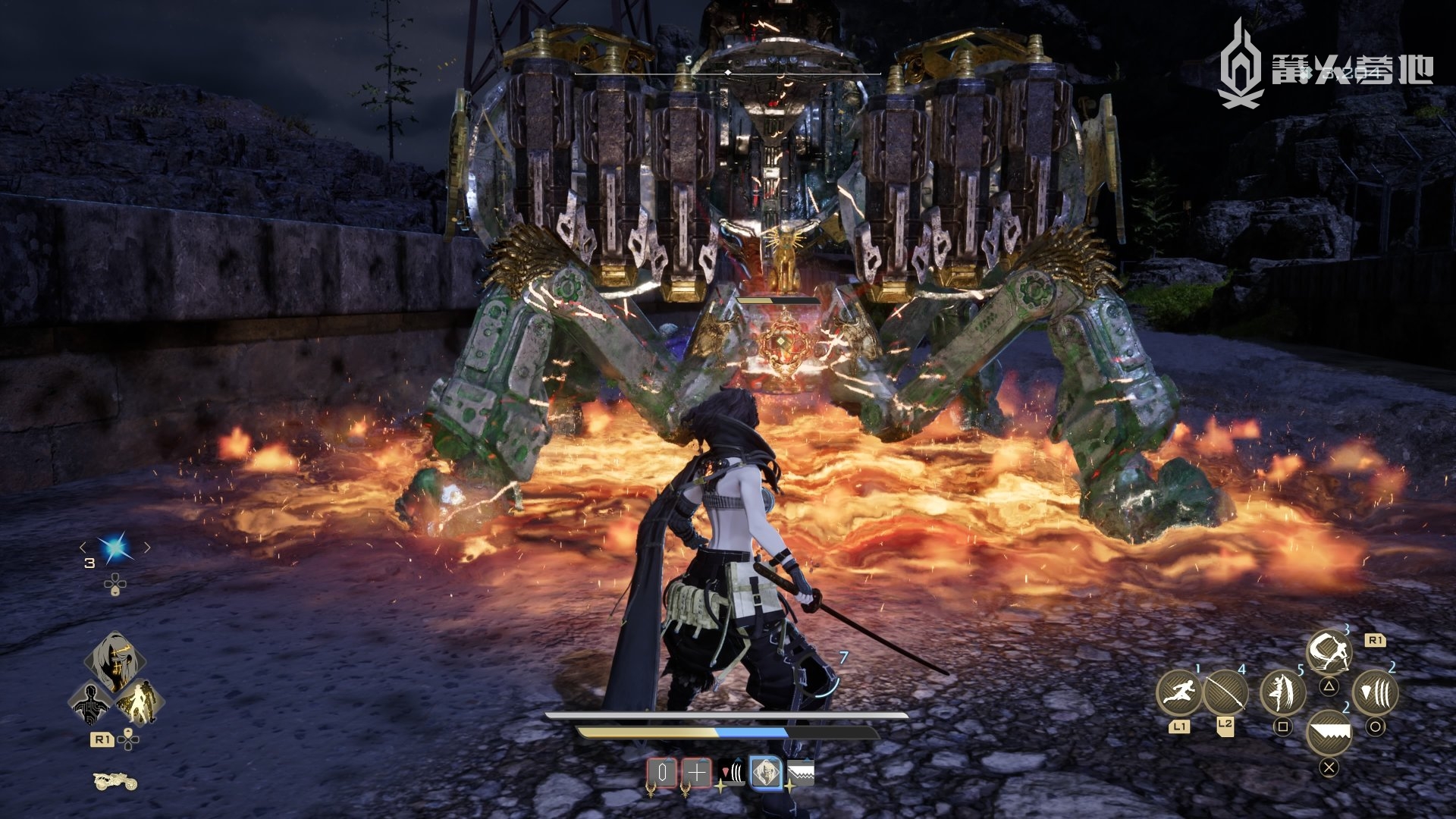Viewport: 1456px width, 819px height.
Task: Cycle to the previous quick item arrow
Action: 83,548
